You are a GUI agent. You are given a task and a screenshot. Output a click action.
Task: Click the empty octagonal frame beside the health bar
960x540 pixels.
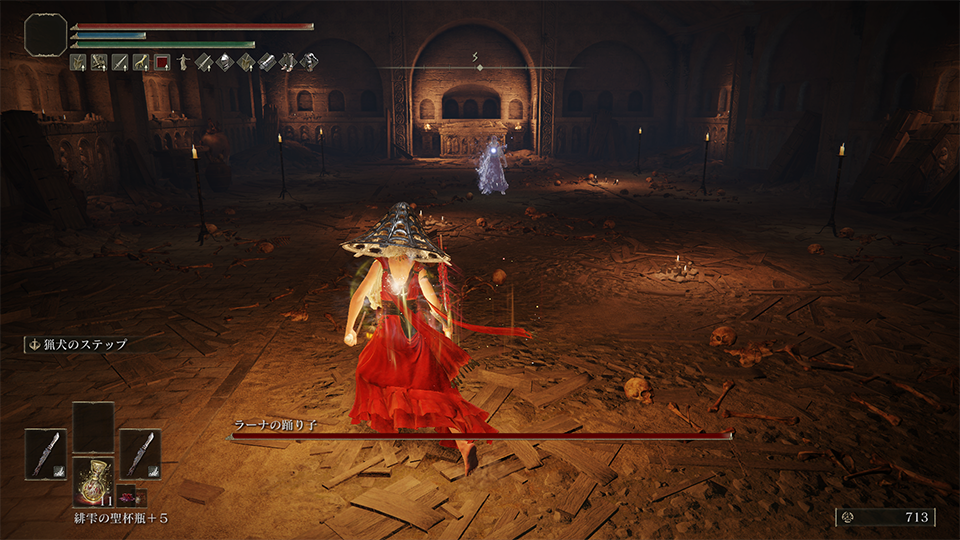tap(45, 34)
